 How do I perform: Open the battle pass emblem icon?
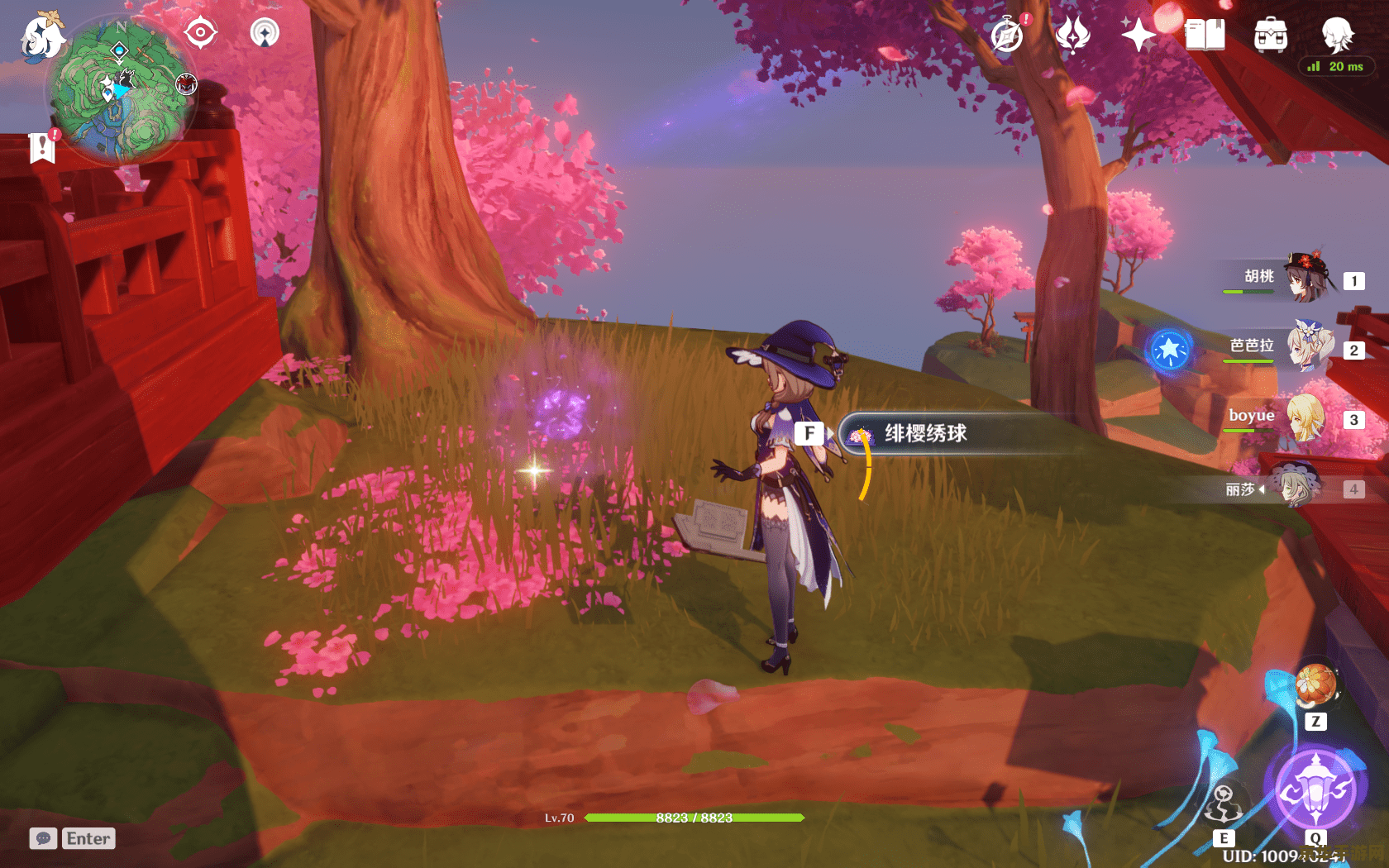click(x=1073, y=36)
